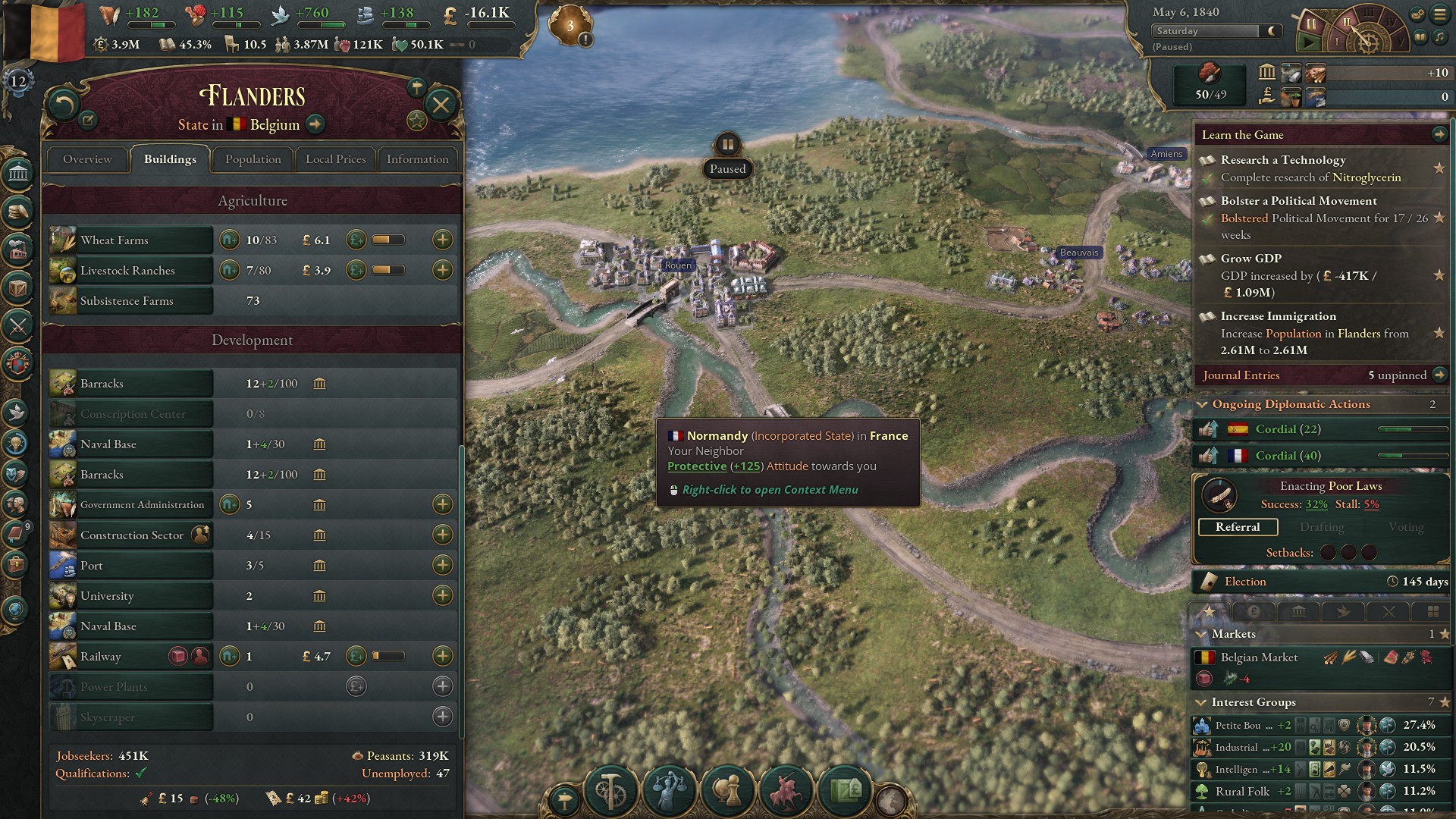
Task: Open the trade lens with the price-tag goods icon
Action: coord(845,791)
